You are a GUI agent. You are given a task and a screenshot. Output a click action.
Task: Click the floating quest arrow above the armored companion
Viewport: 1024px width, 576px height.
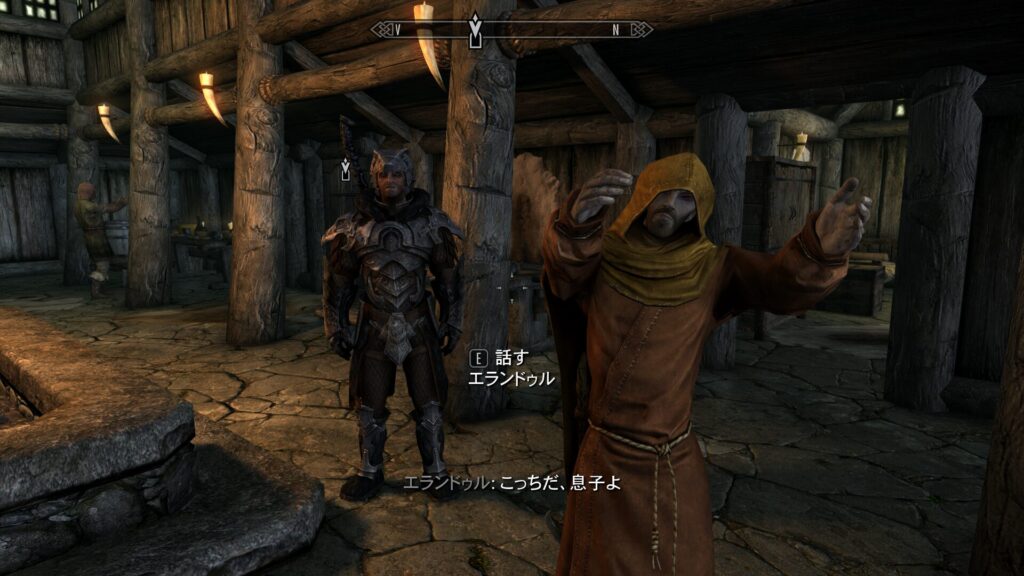[346, 169]
